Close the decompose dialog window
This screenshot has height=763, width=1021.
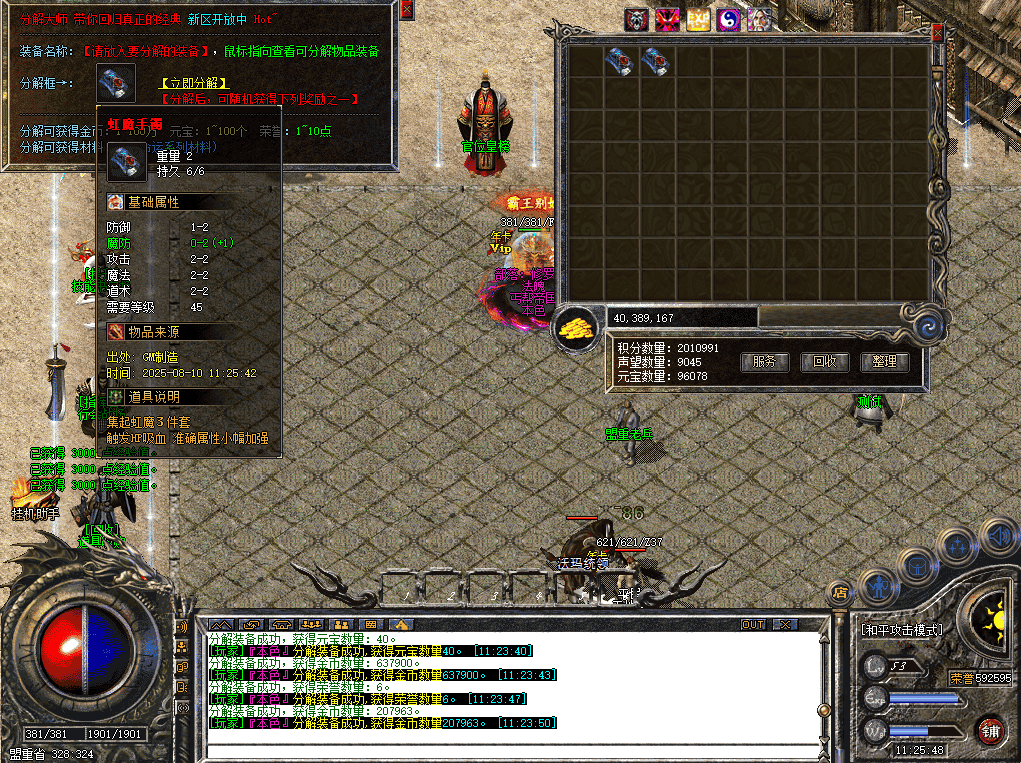406,9
